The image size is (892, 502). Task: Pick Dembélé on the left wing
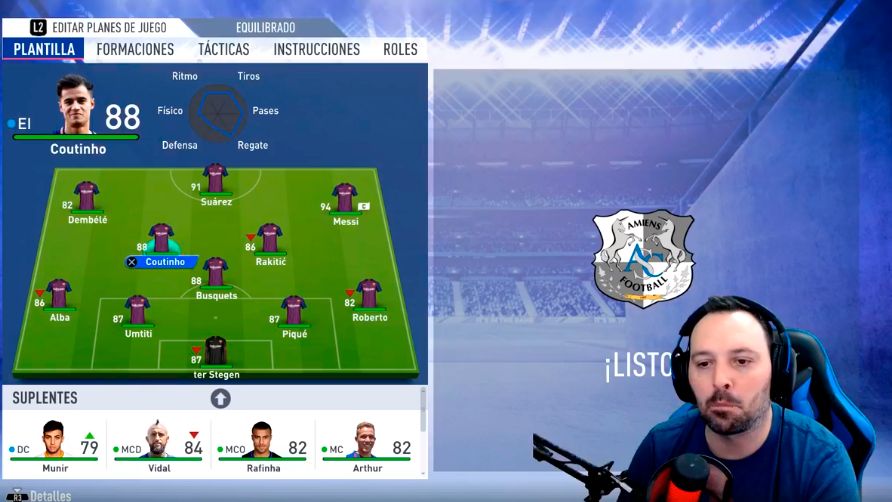click(x=87, y=197)
